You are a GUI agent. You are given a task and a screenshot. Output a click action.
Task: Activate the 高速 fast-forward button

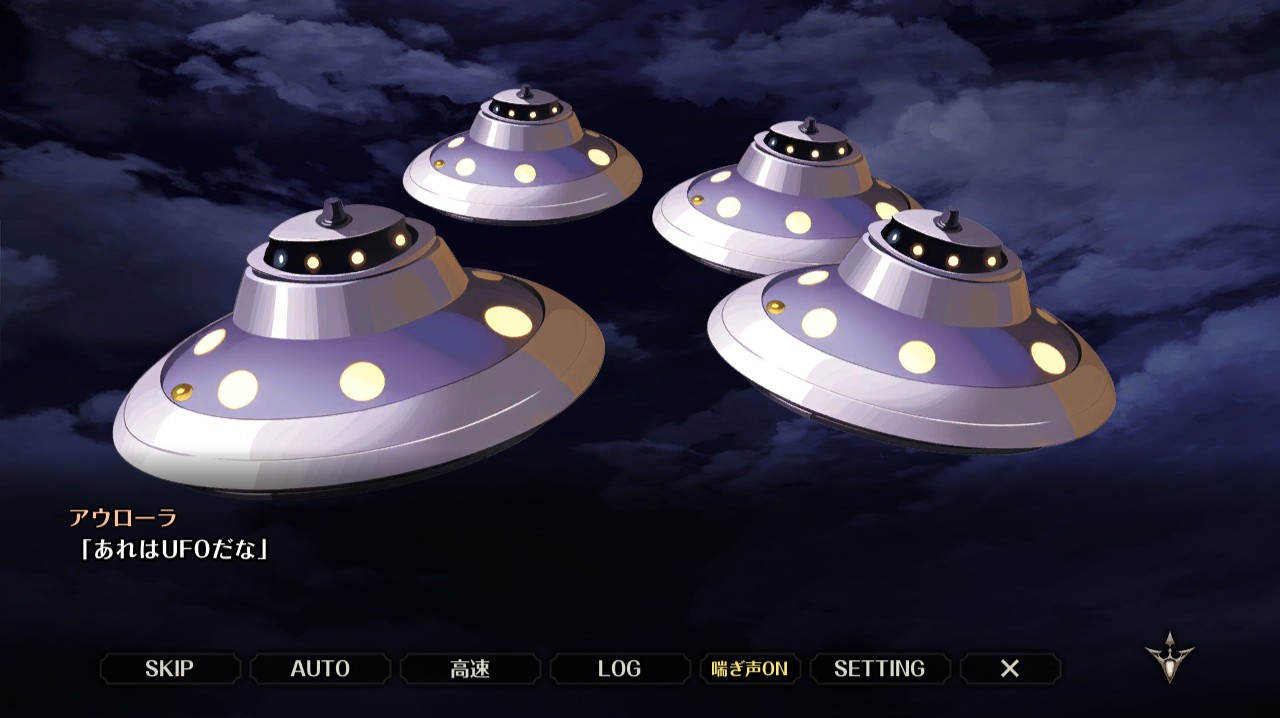tap(470, 669)
